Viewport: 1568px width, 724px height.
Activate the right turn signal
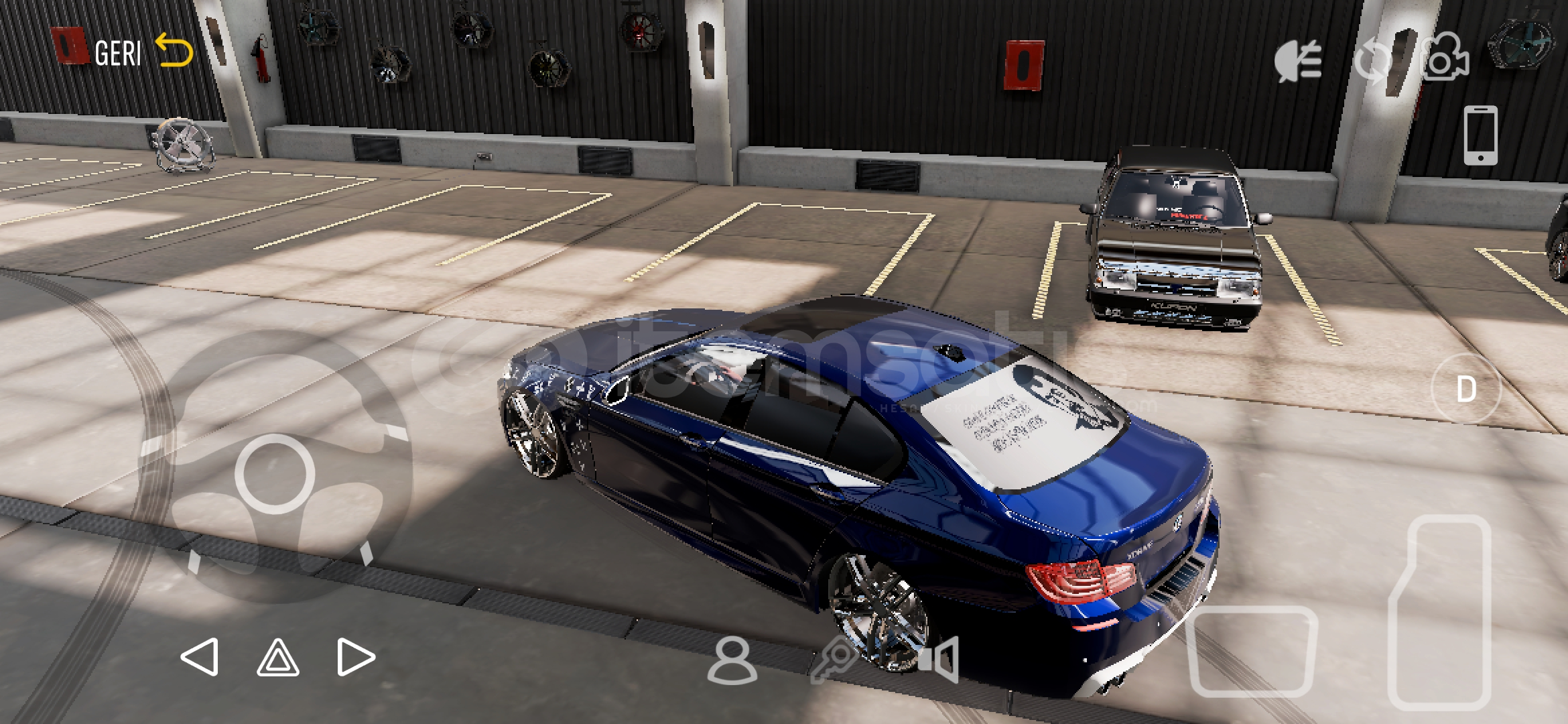click(356, 657)
